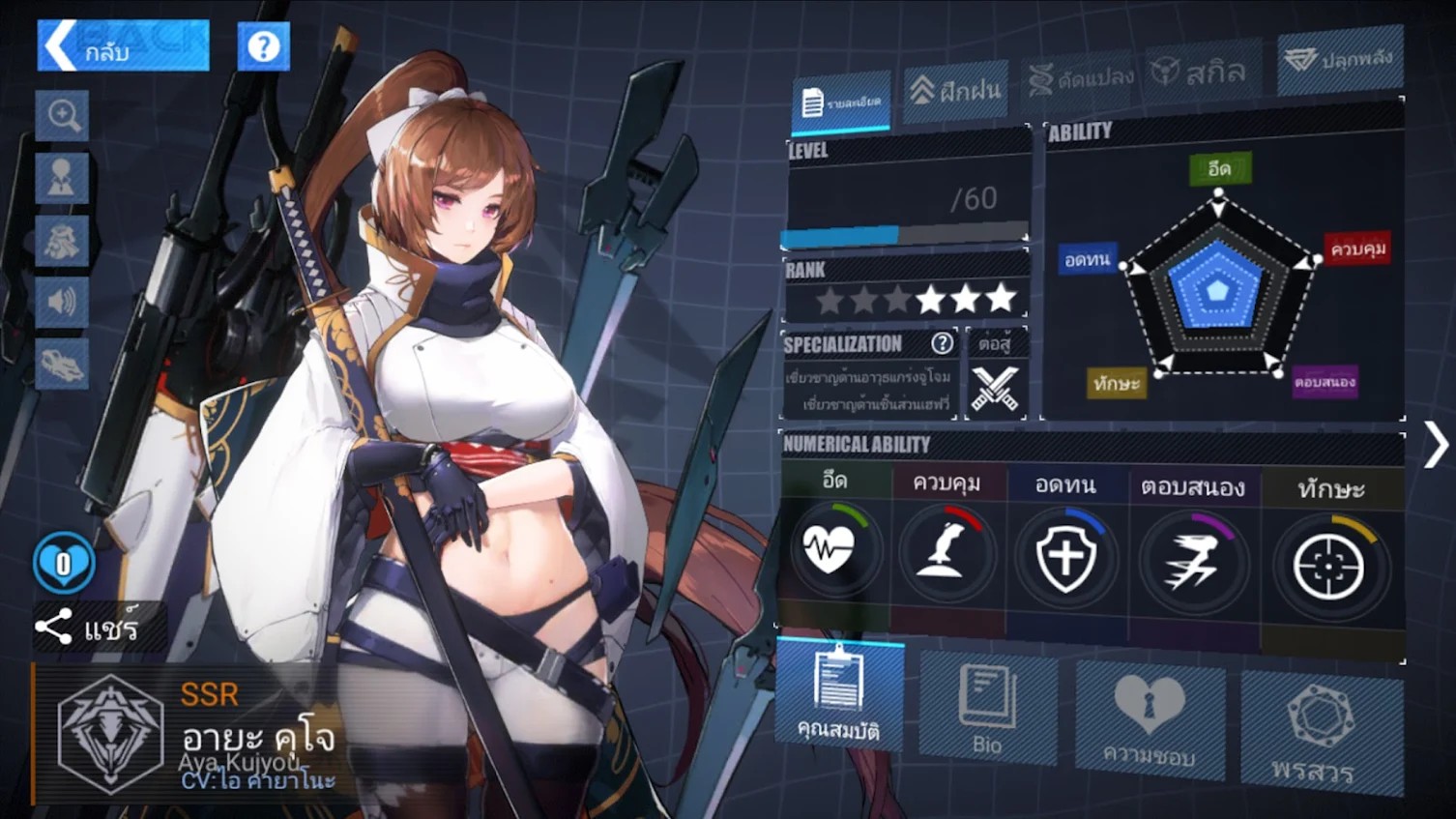1456x819 pixels.
Task: Share the character with แชร์ button
Action: tap(89, 629)
